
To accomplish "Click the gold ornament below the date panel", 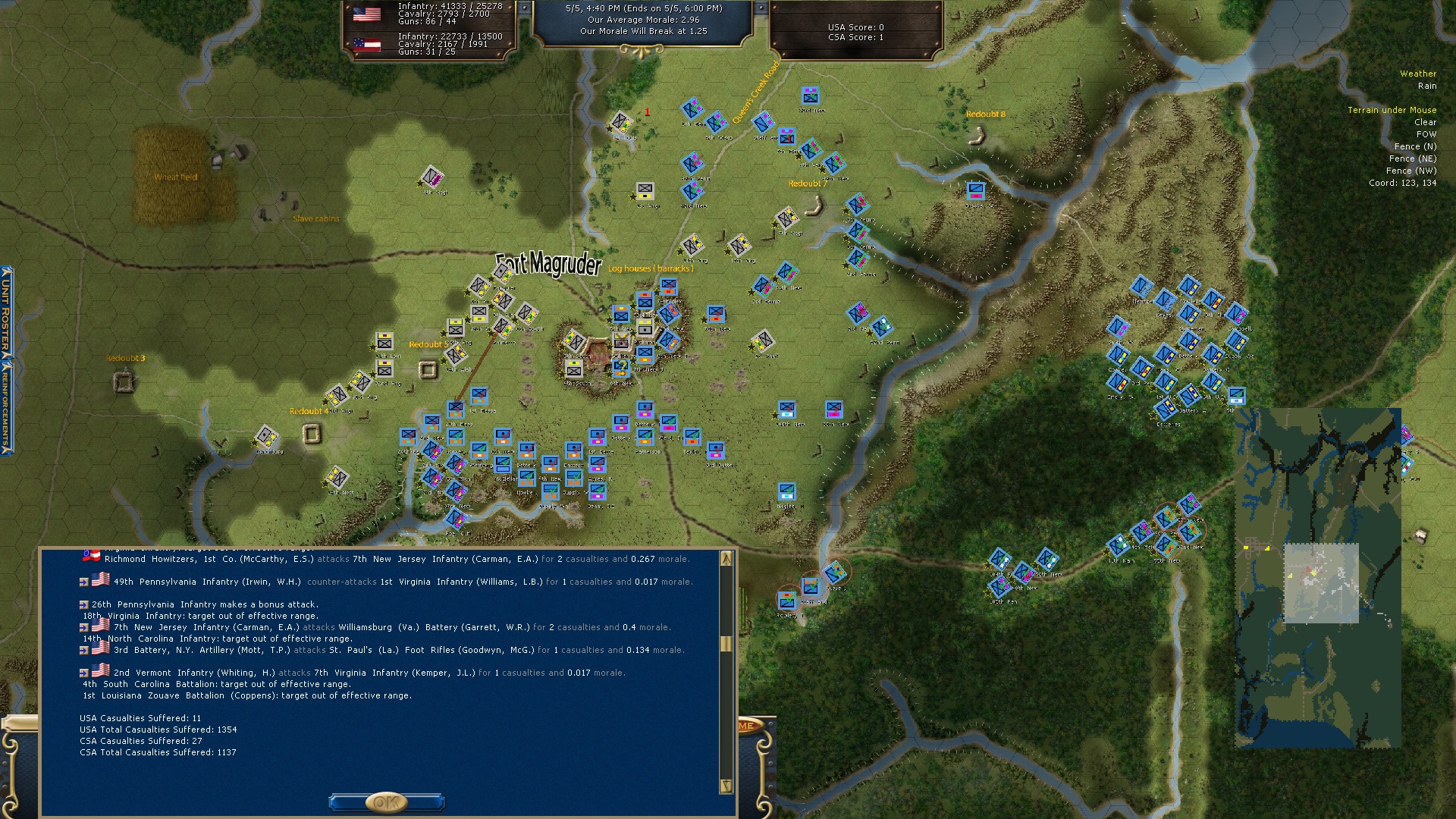I will click(x=642, y=51).
